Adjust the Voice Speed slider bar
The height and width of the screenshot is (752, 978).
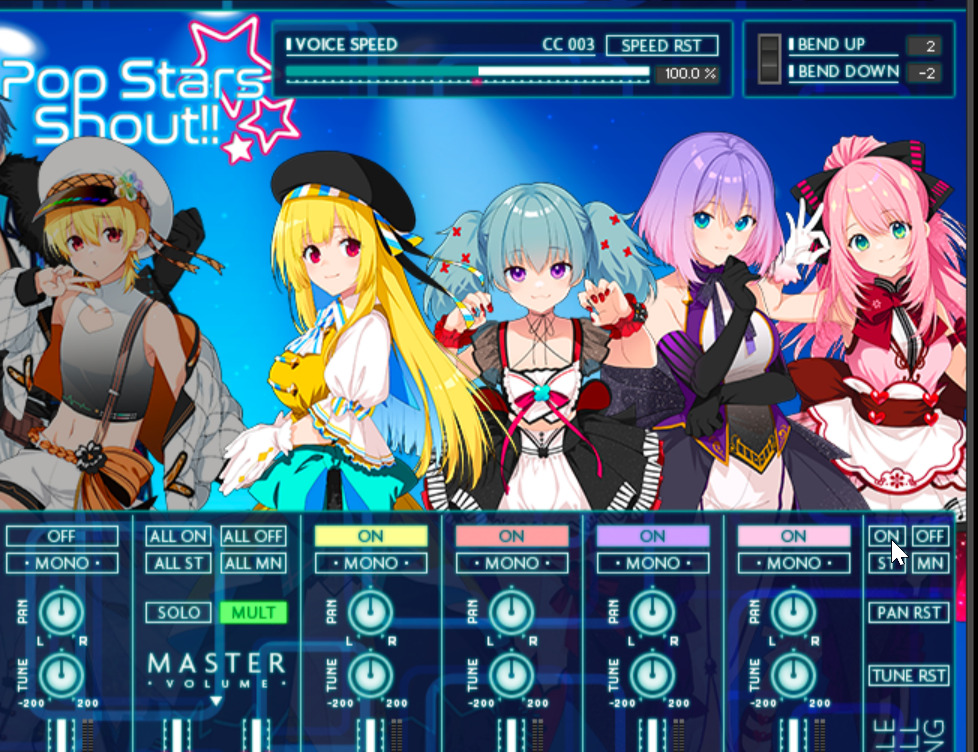click(x=467, y=72)
